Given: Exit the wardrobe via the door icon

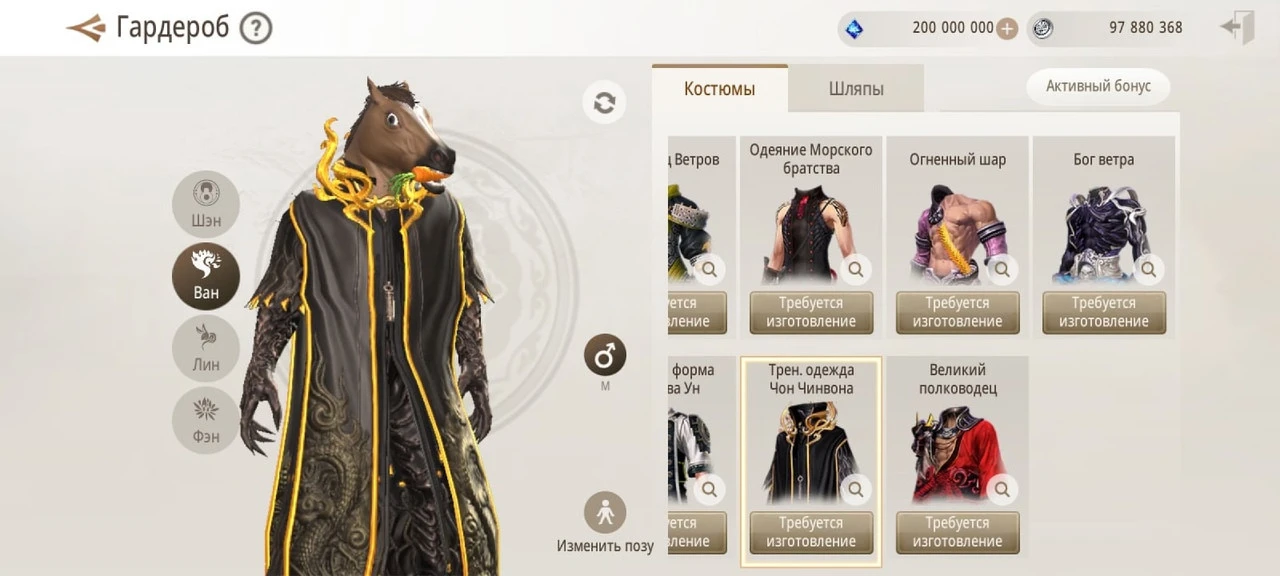Looking at the screenshot, I should (1238, 28).
